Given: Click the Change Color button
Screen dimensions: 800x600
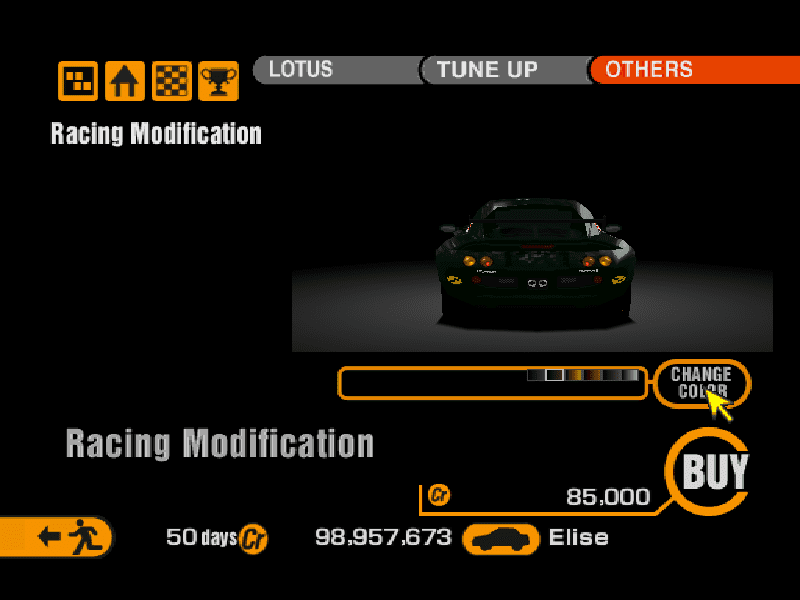Looking at the screenshot, I should pyautogui.click(x=701, y=382).
